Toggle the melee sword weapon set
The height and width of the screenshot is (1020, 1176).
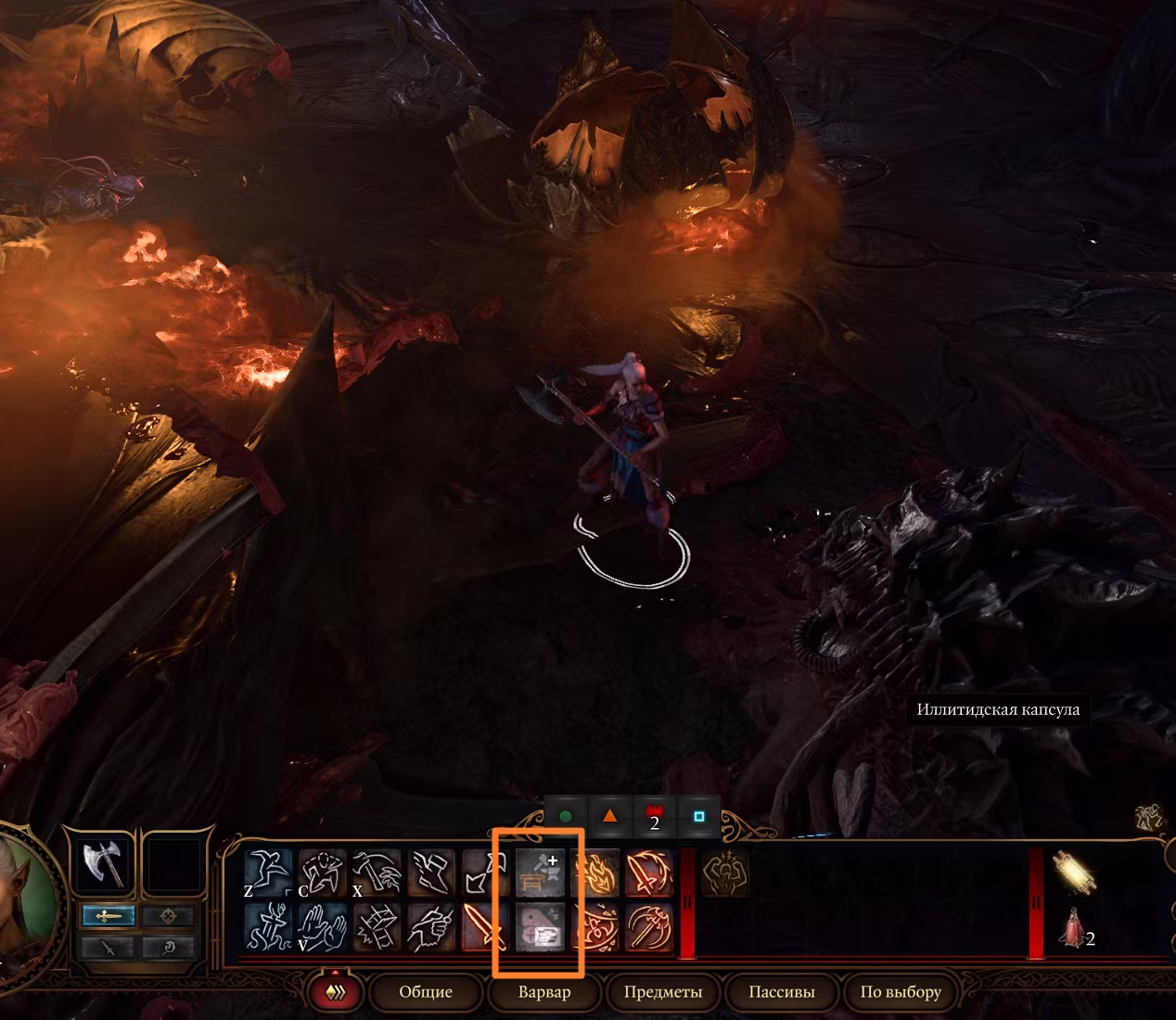pos(108,916)
